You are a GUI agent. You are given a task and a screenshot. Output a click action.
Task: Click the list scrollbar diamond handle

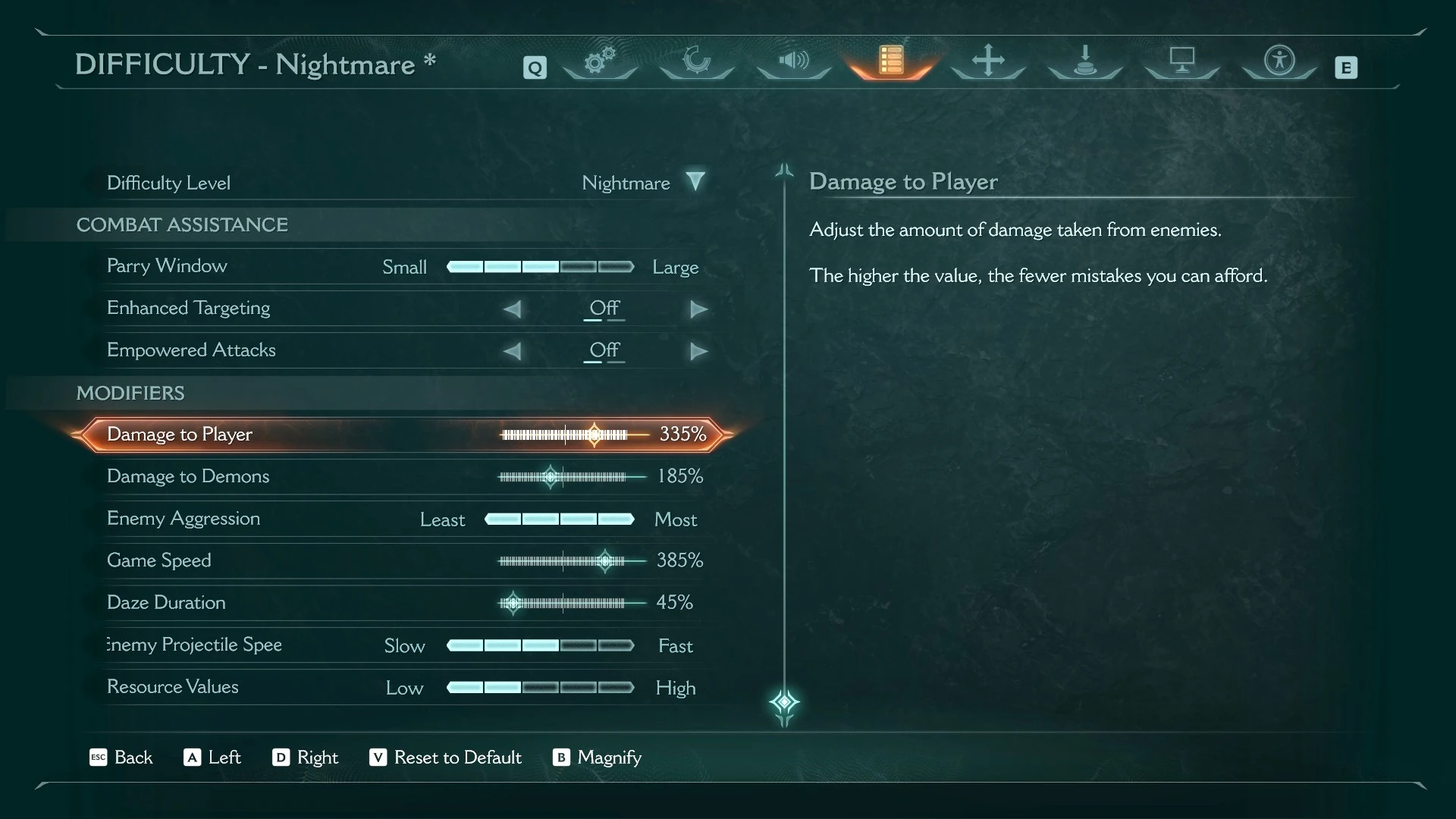point(784,702)
